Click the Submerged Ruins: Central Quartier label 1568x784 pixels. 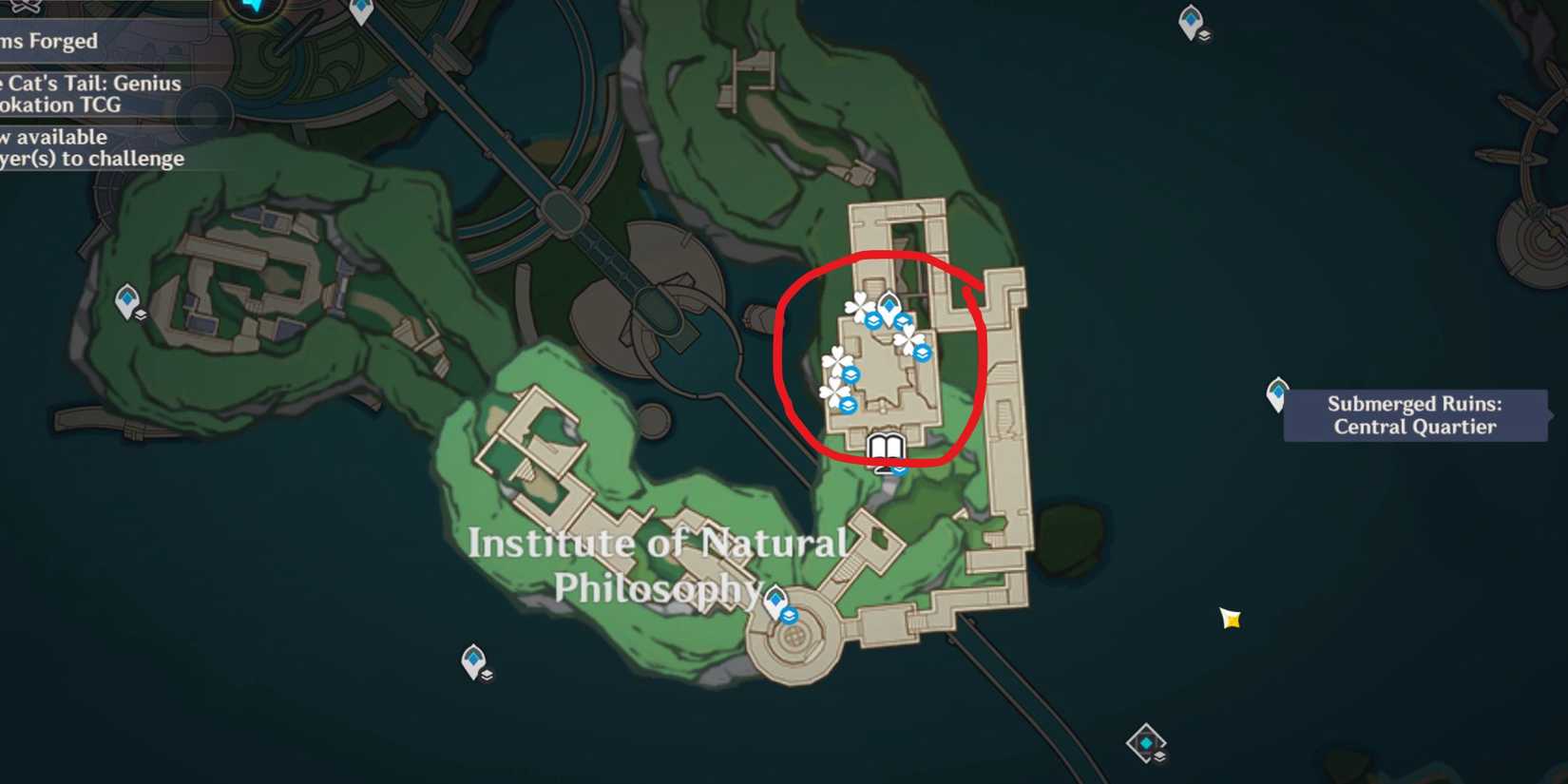(x=1416, y=415)
